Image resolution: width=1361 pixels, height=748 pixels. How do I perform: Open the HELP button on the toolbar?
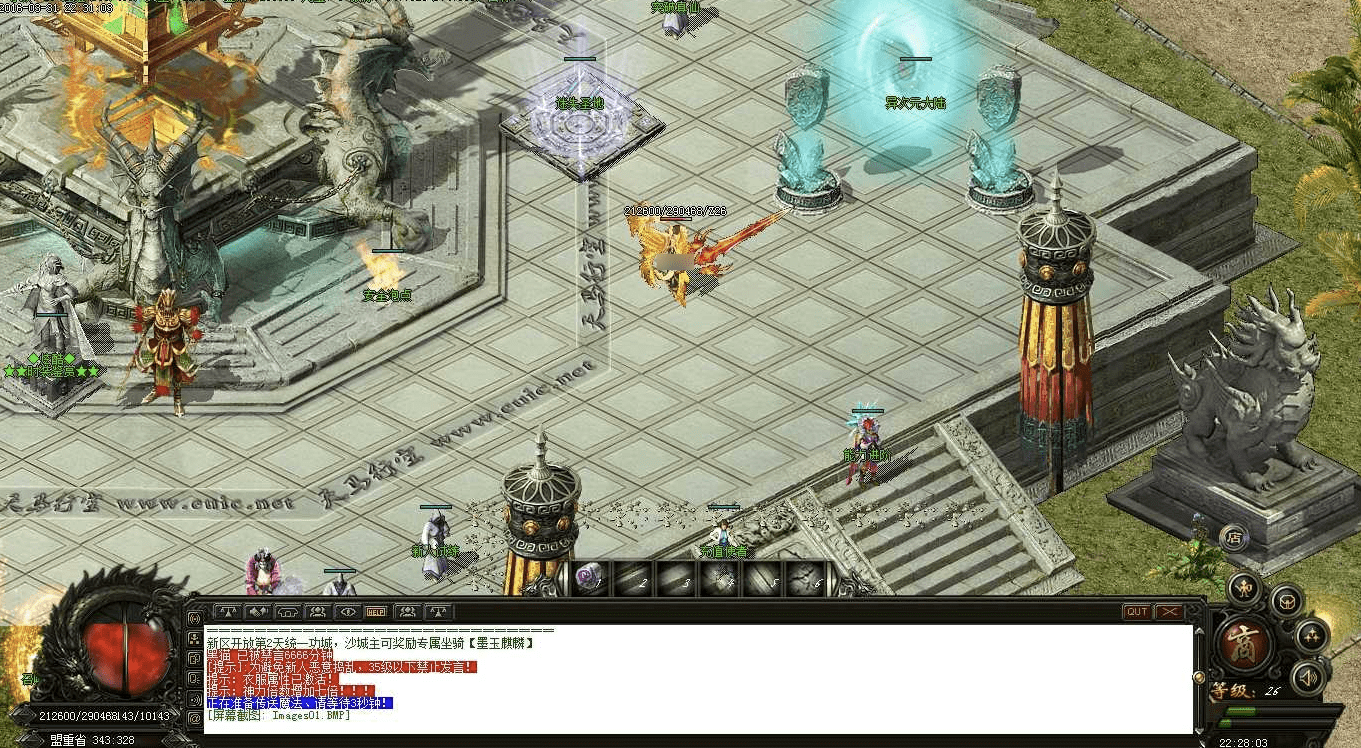377,611
